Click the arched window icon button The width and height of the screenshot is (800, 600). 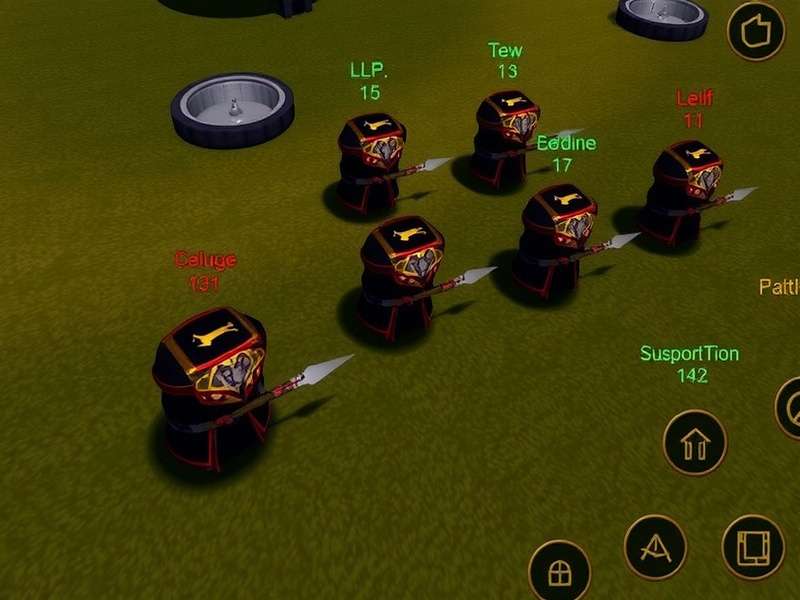click(559, 571)
